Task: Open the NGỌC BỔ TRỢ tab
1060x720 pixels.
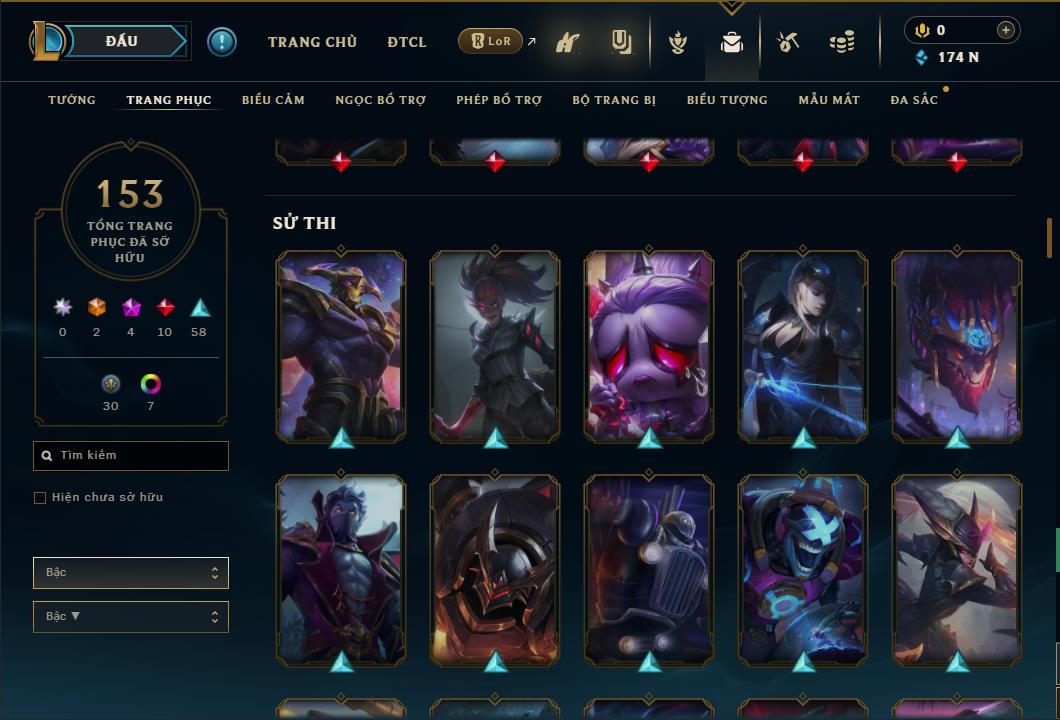Action: [x=380, y=100]
